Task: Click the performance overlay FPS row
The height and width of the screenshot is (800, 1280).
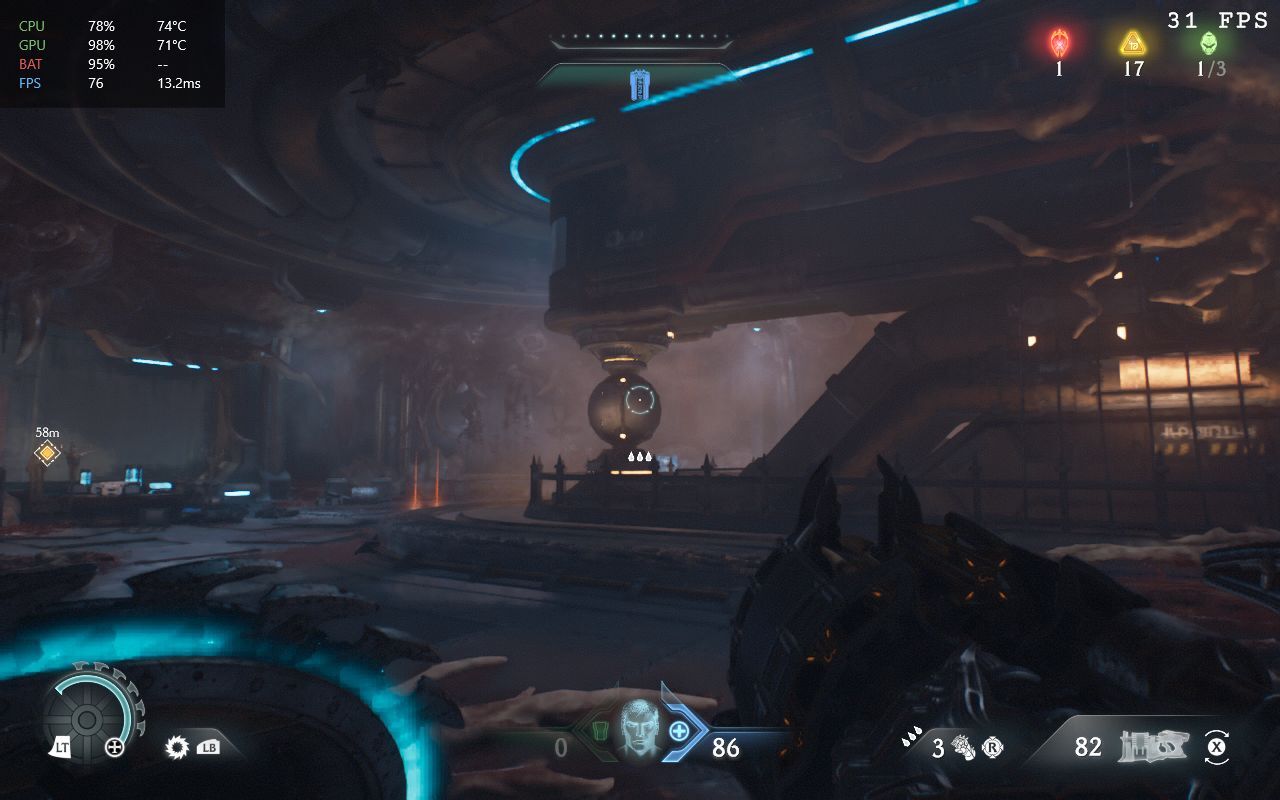Action: (110, 83)
